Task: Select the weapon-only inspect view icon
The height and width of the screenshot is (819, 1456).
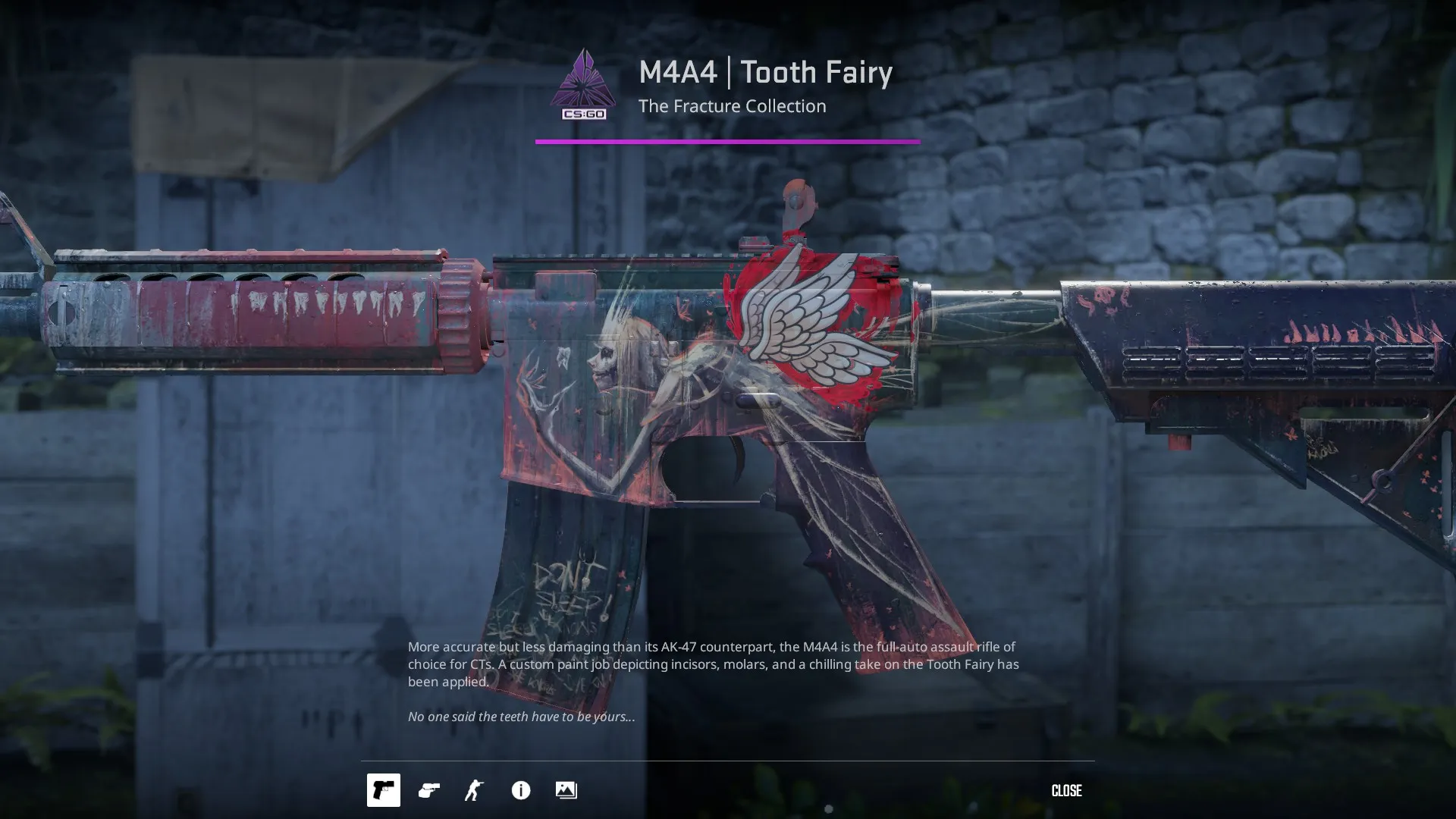Action: 384,790
